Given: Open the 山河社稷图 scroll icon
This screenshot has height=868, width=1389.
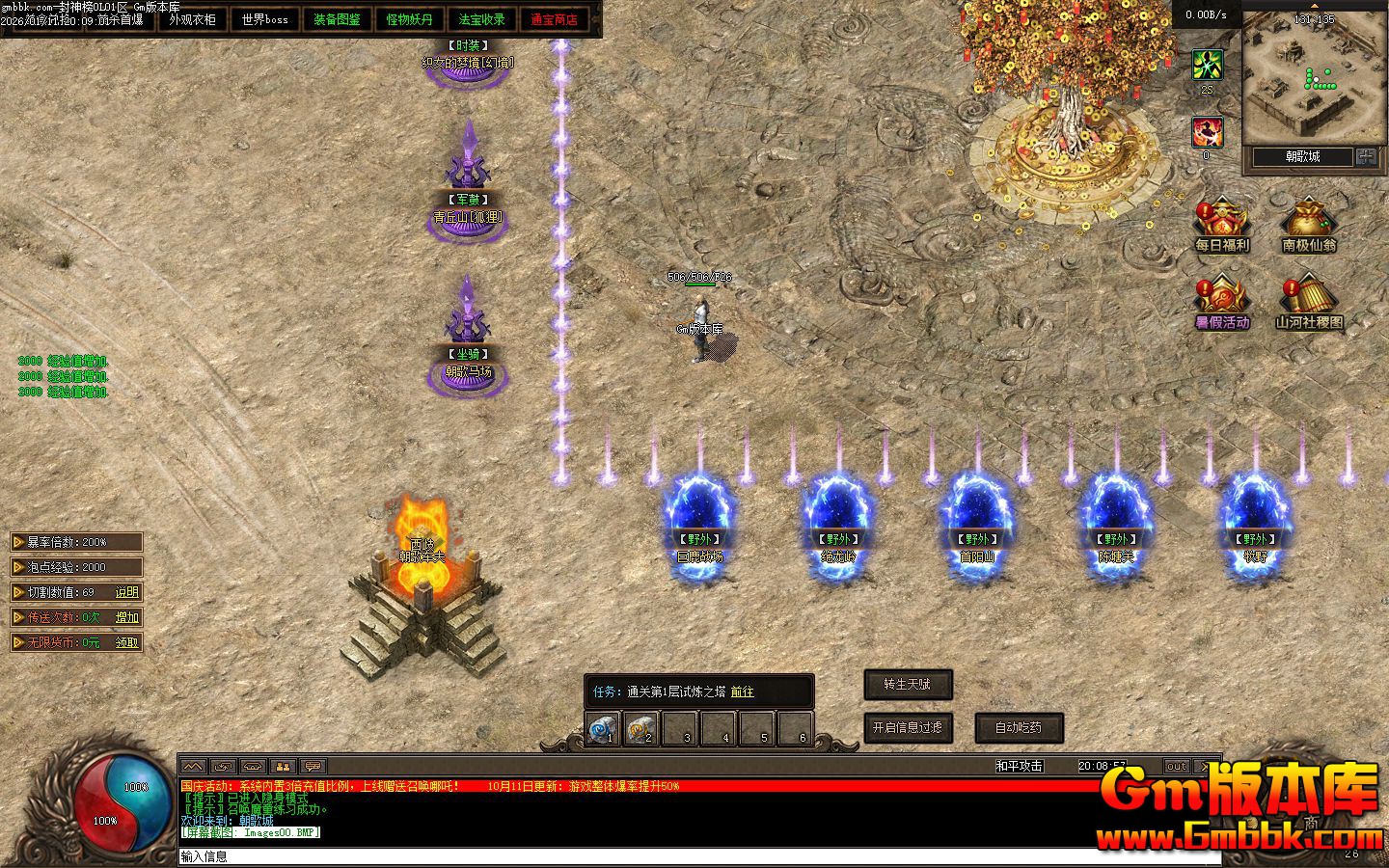Looking at the screenshot, I should click(x=1309, y=302).
